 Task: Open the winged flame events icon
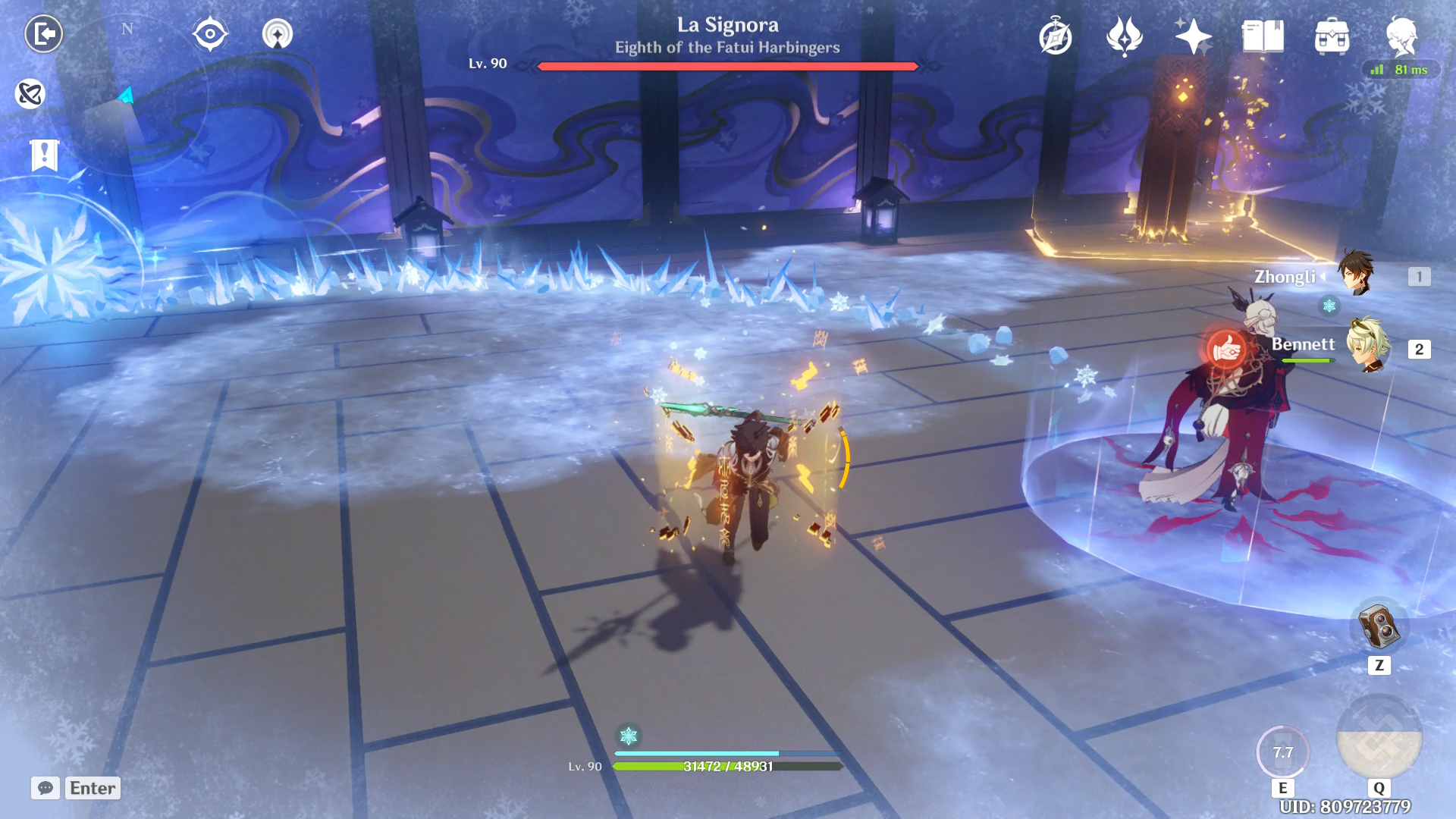point(1124,36)
